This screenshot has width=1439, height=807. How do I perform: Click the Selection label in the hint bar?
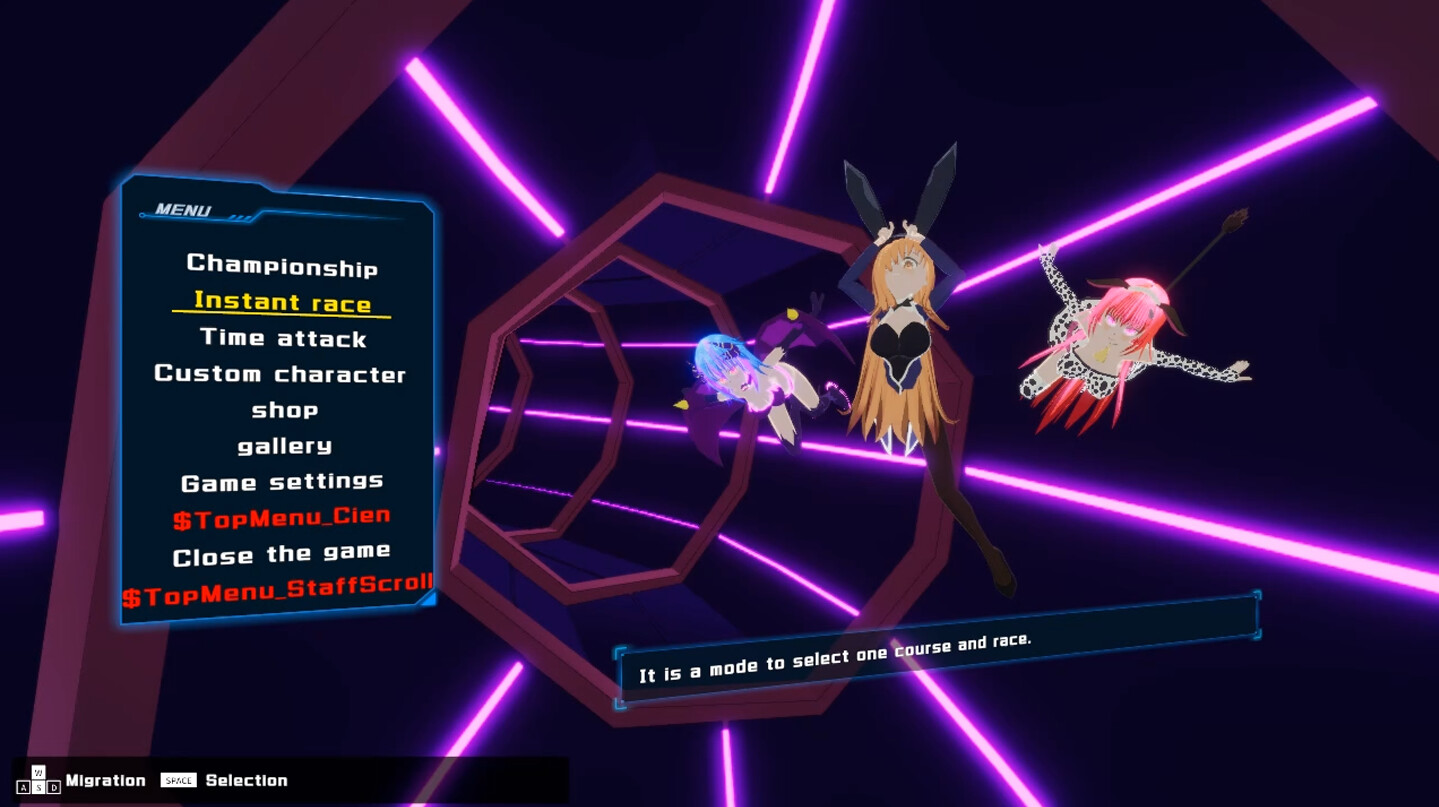coord(249,780)
